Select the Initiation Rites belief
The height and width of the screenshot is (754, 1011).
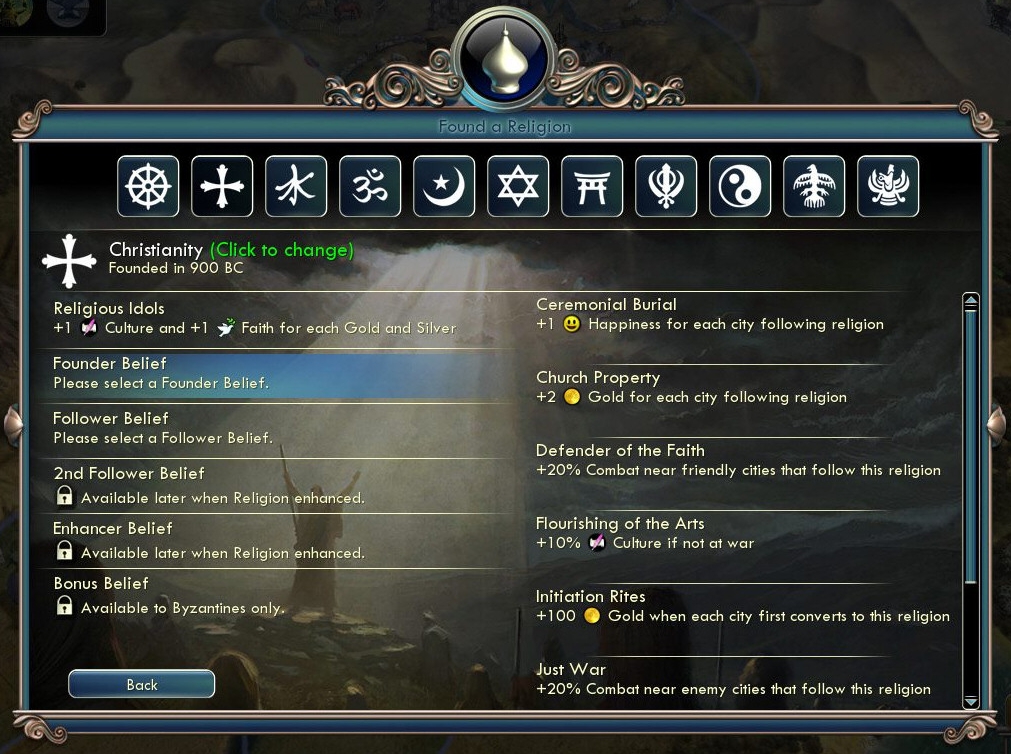740,606
